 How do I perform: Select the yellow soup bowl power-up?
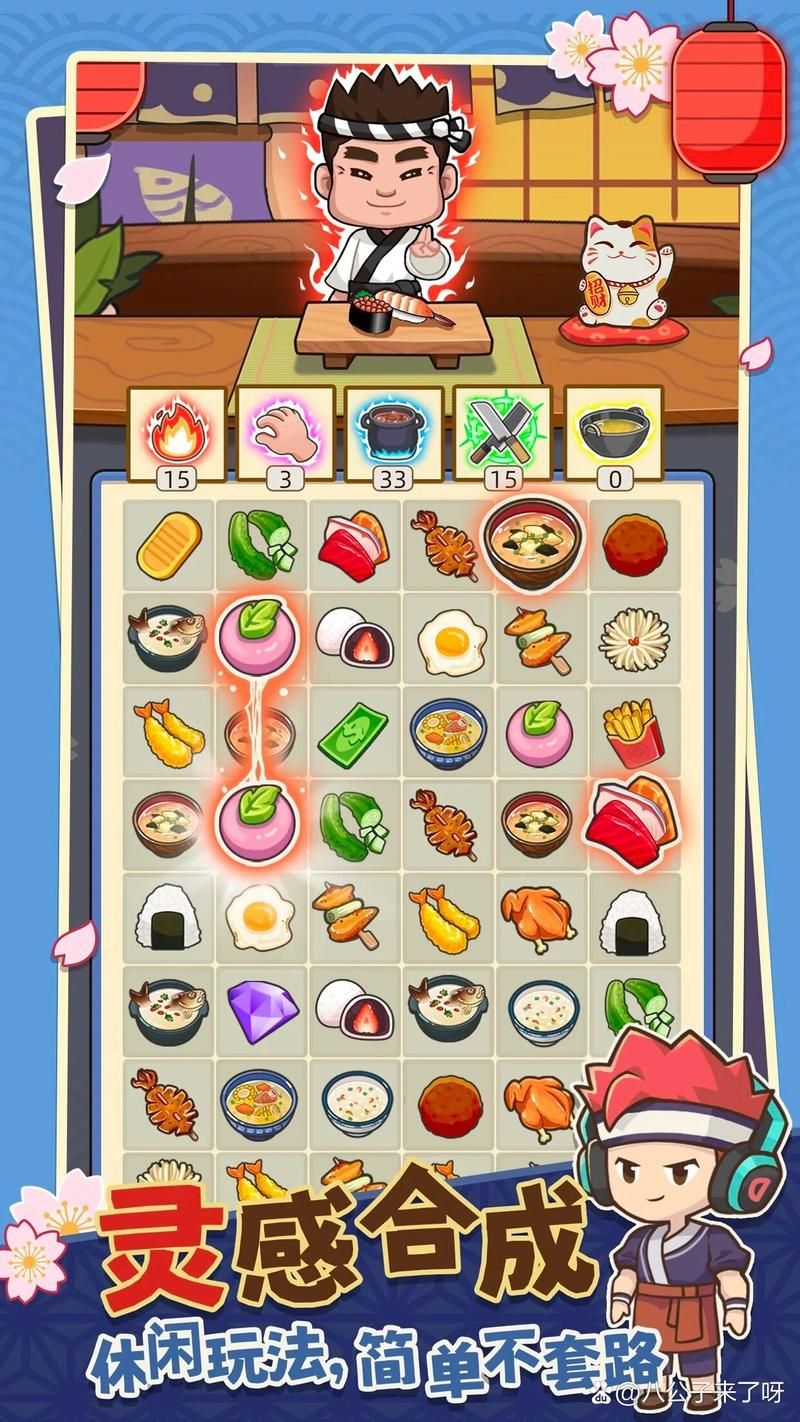[613, 428]
